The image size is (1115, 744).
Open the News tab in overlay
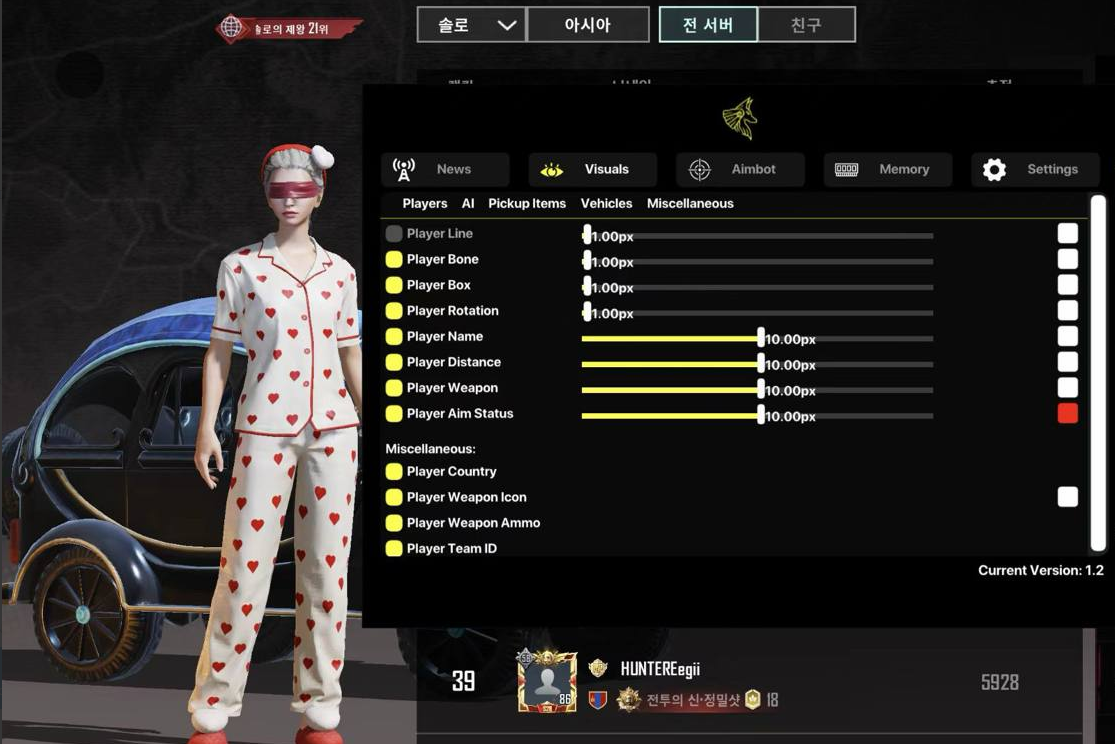[x=445, y=169]
